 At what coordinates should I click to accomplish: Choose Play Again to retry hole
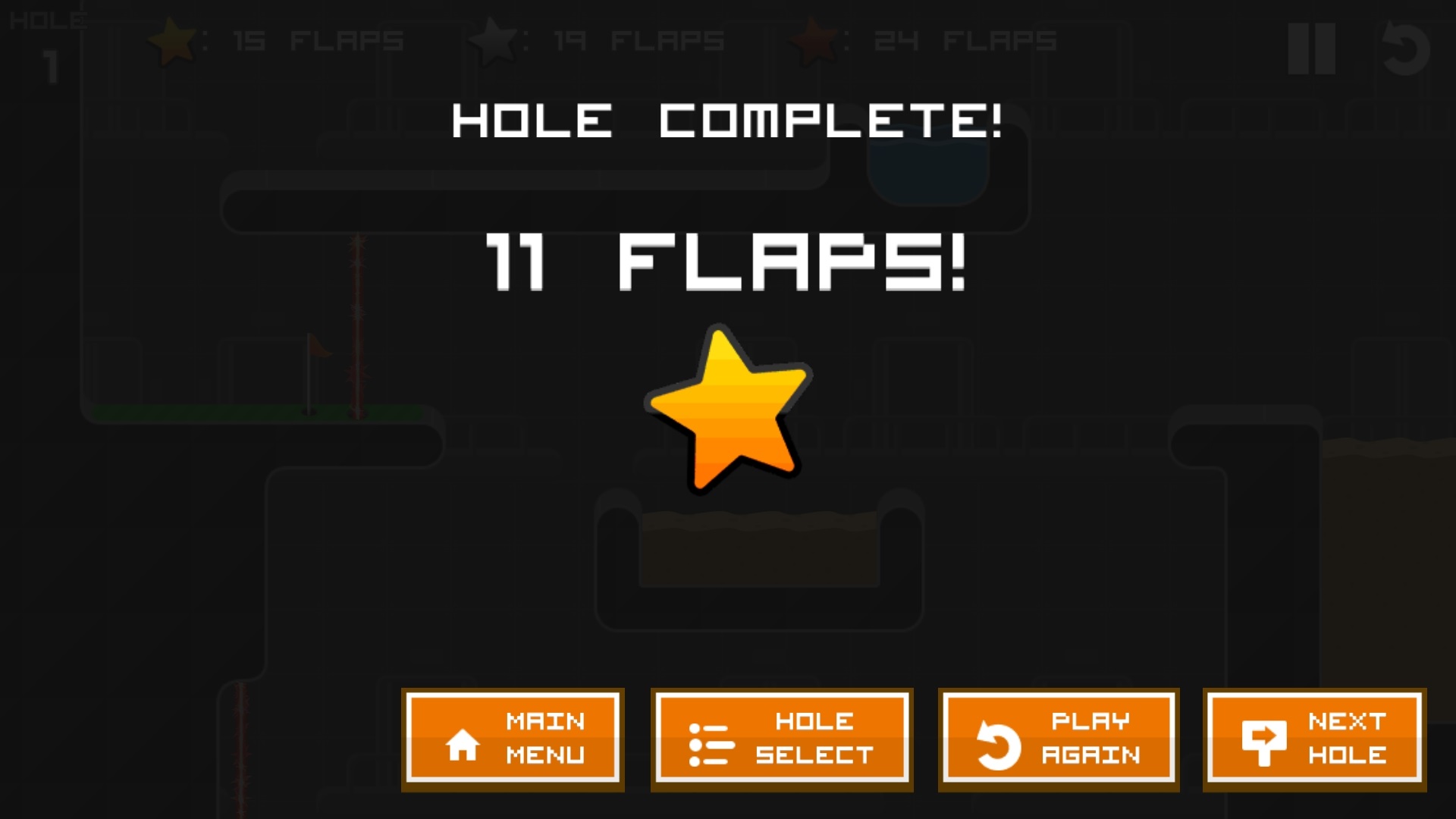click(1059, 739)
